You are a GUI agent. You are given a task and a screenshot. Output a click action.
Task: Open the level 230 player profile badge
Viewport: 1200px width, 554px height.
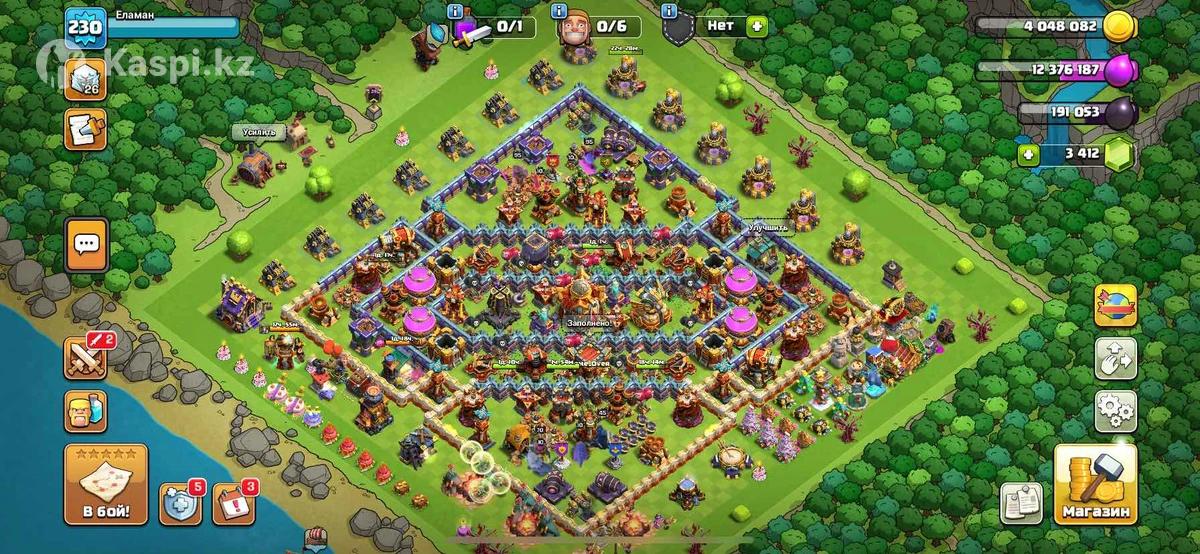(85, 27)
